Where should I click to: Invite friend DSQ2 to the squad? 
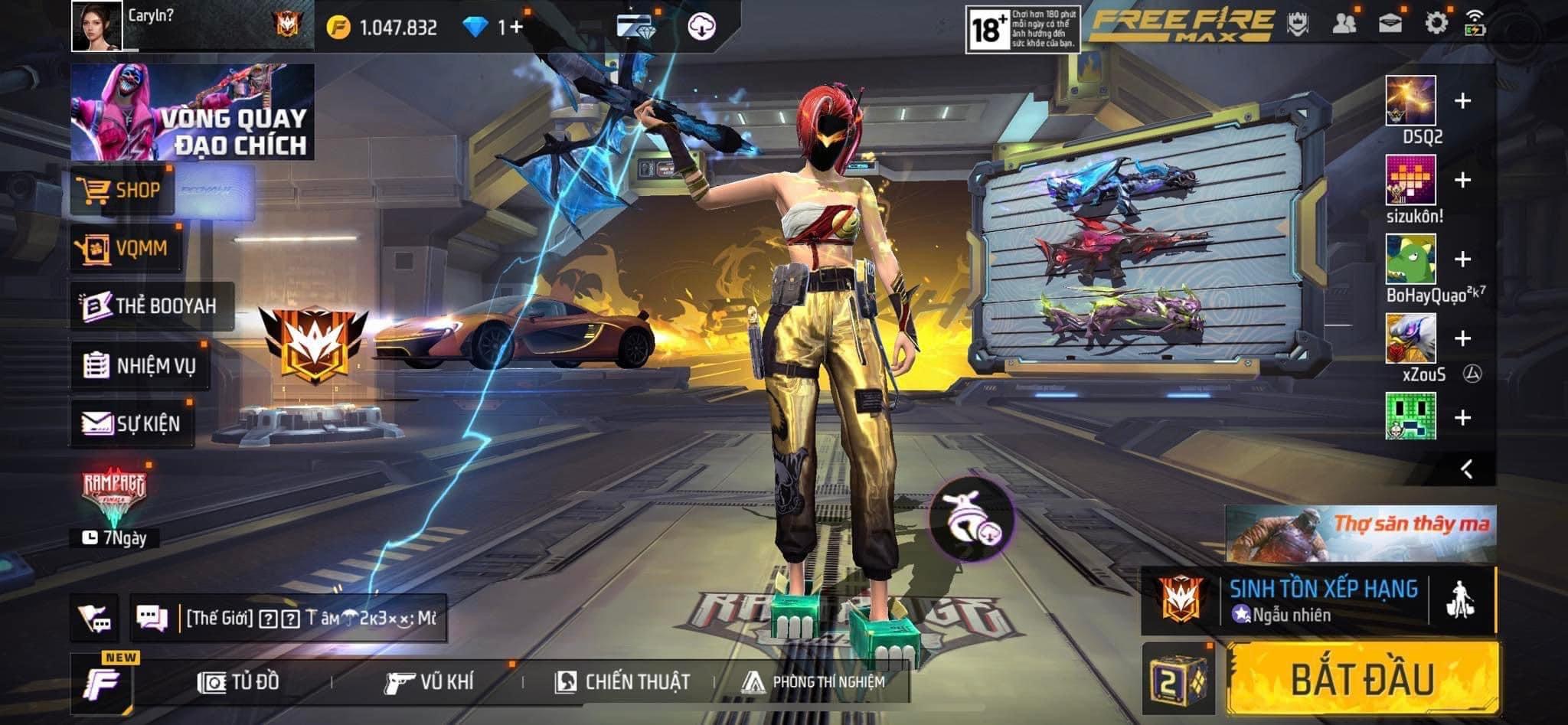pos(1462,101)
